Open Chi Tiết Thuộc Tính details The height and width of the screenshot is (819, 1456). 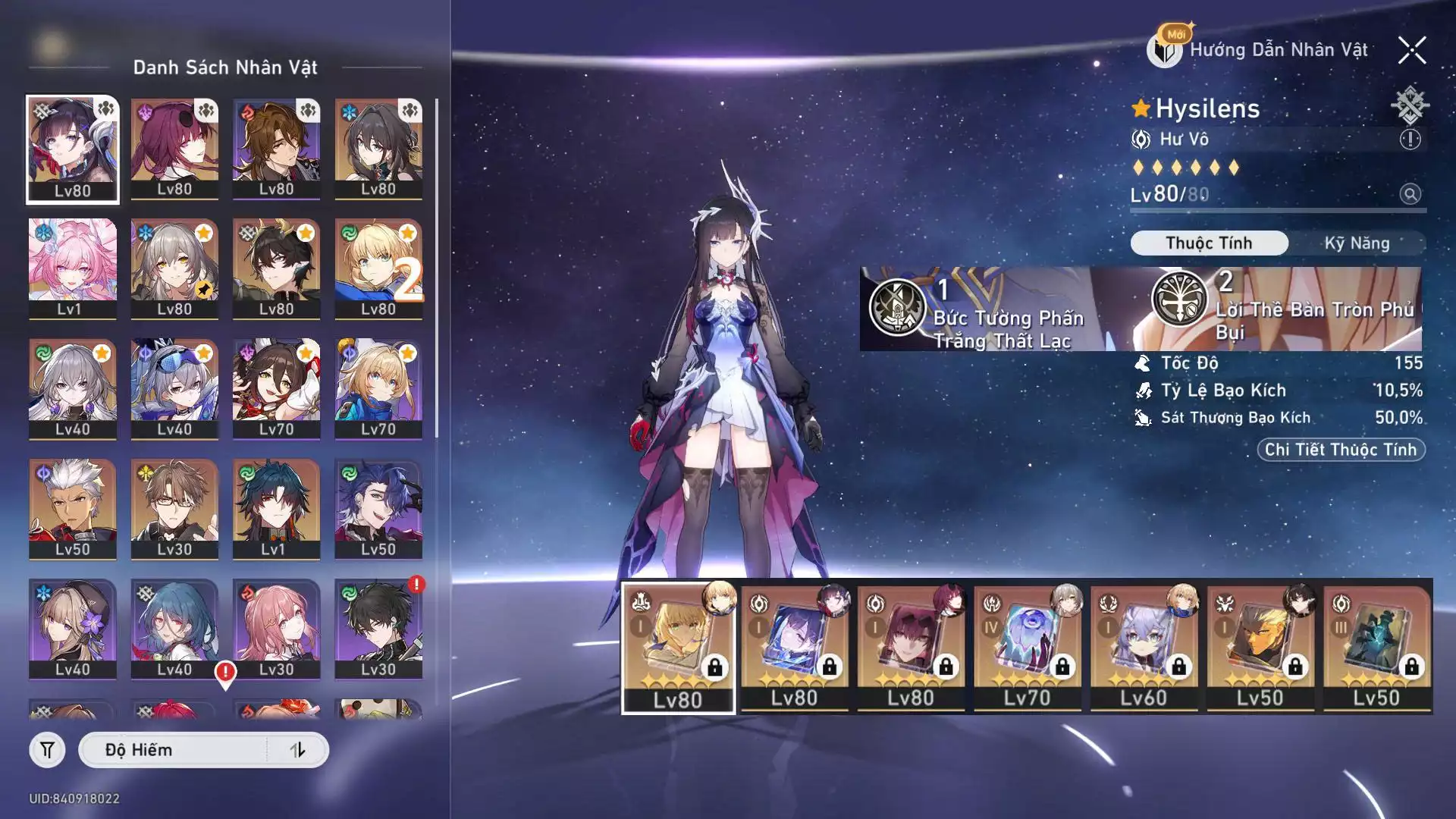1341,450
